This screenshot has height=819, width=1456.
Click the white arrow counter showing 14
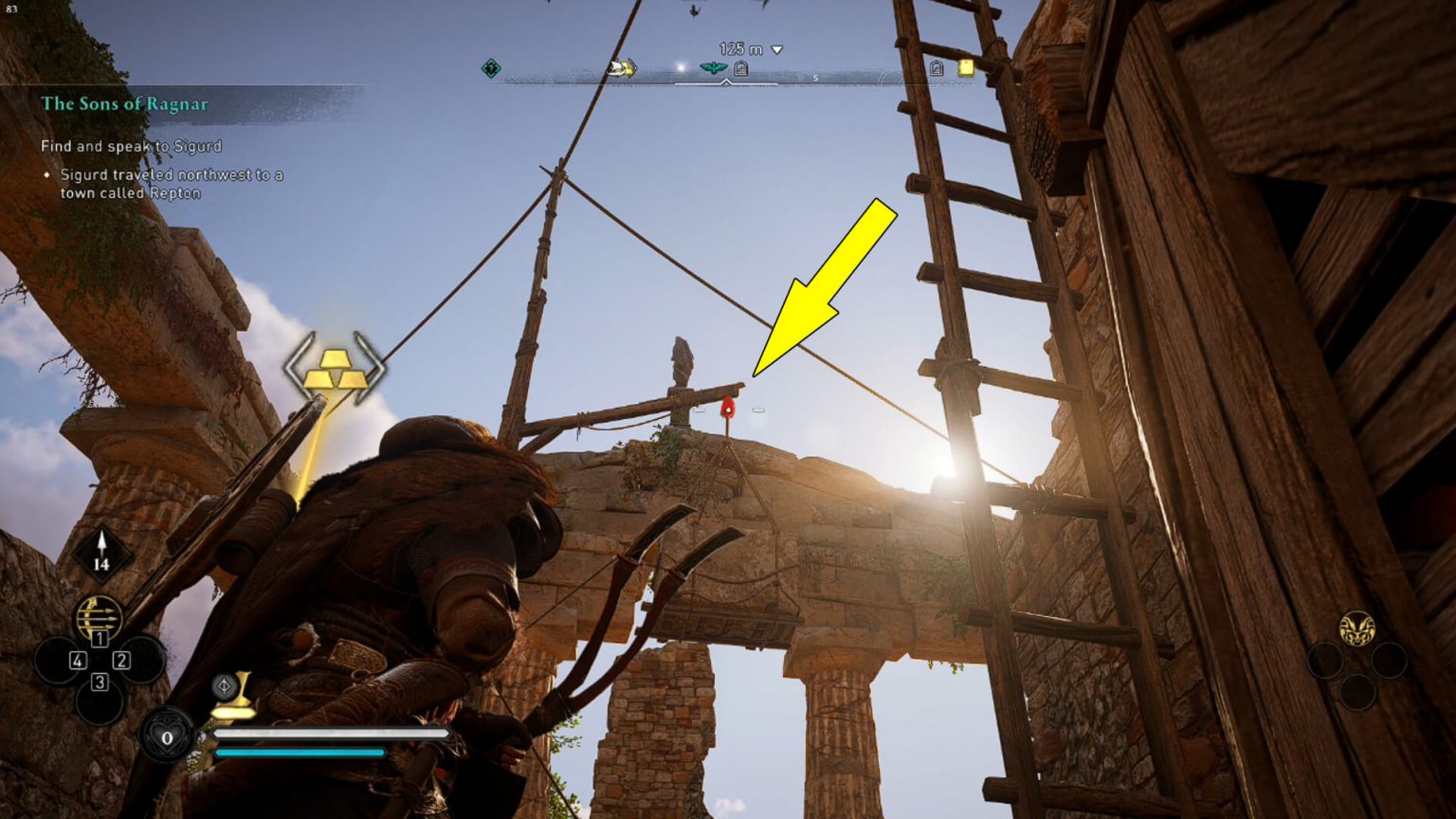coord(101,550)
